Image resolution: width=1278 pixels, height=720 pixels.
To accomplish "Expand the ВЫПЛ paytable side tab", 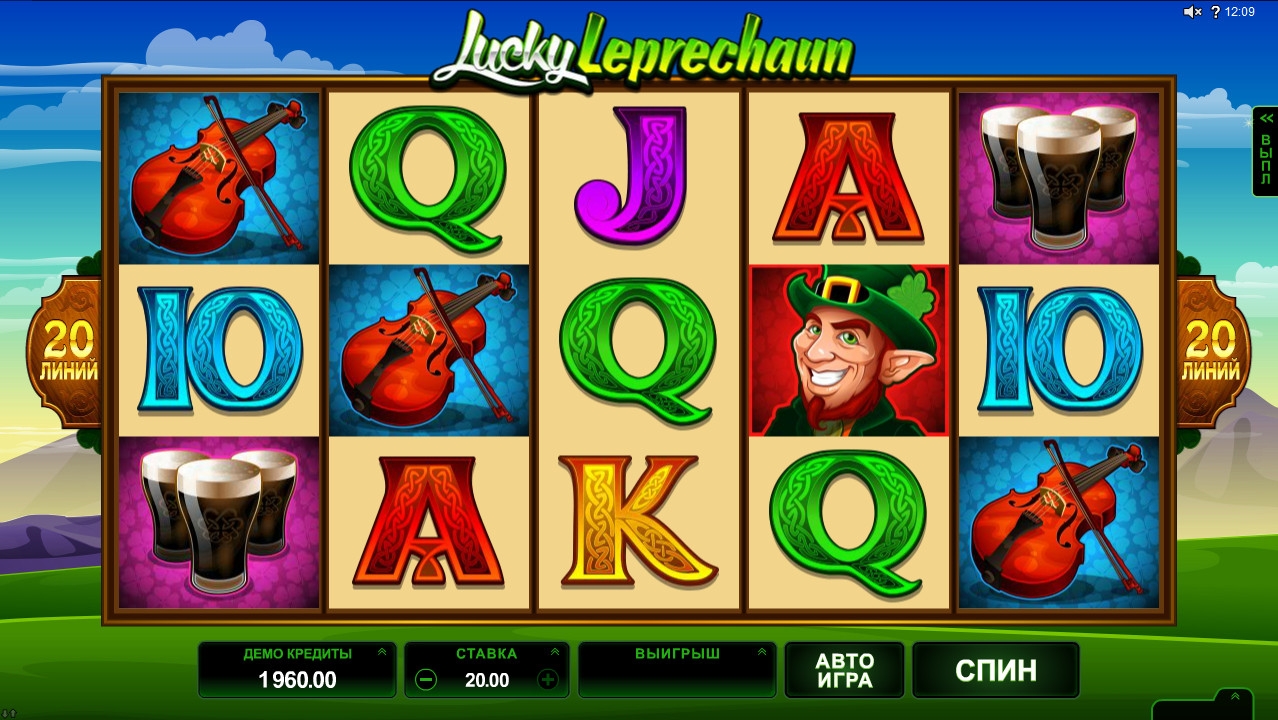I will (x=1265, y=152).
